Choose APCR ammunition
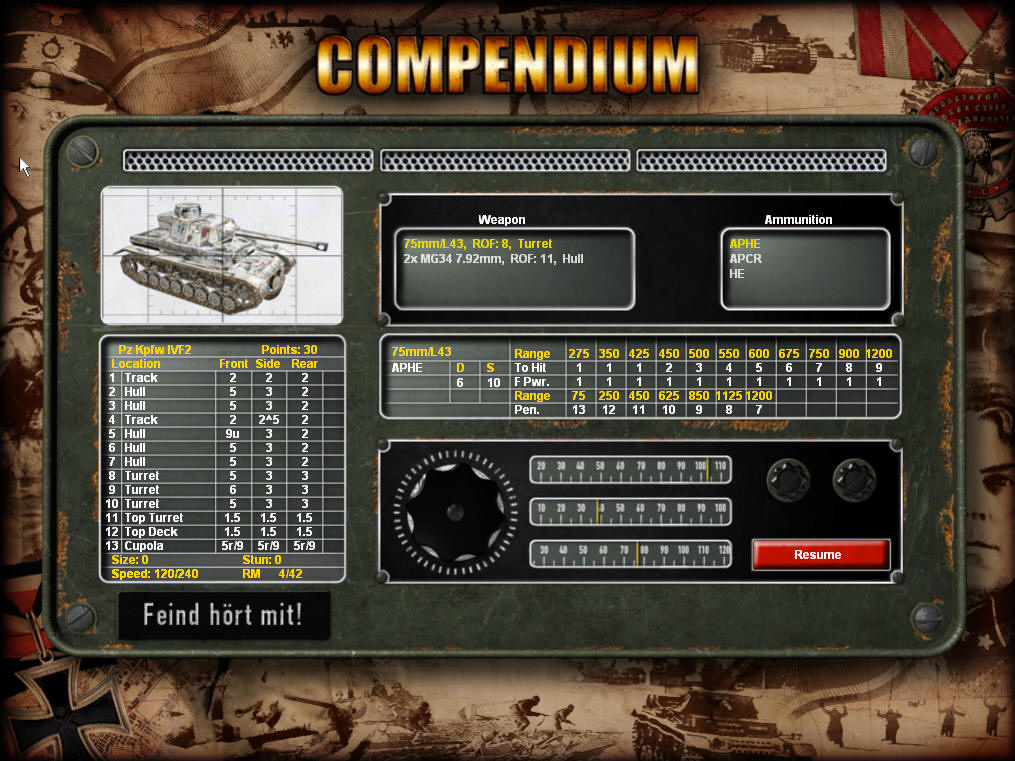Viewport: 1015px width, 761px height. tap(746, 259)
